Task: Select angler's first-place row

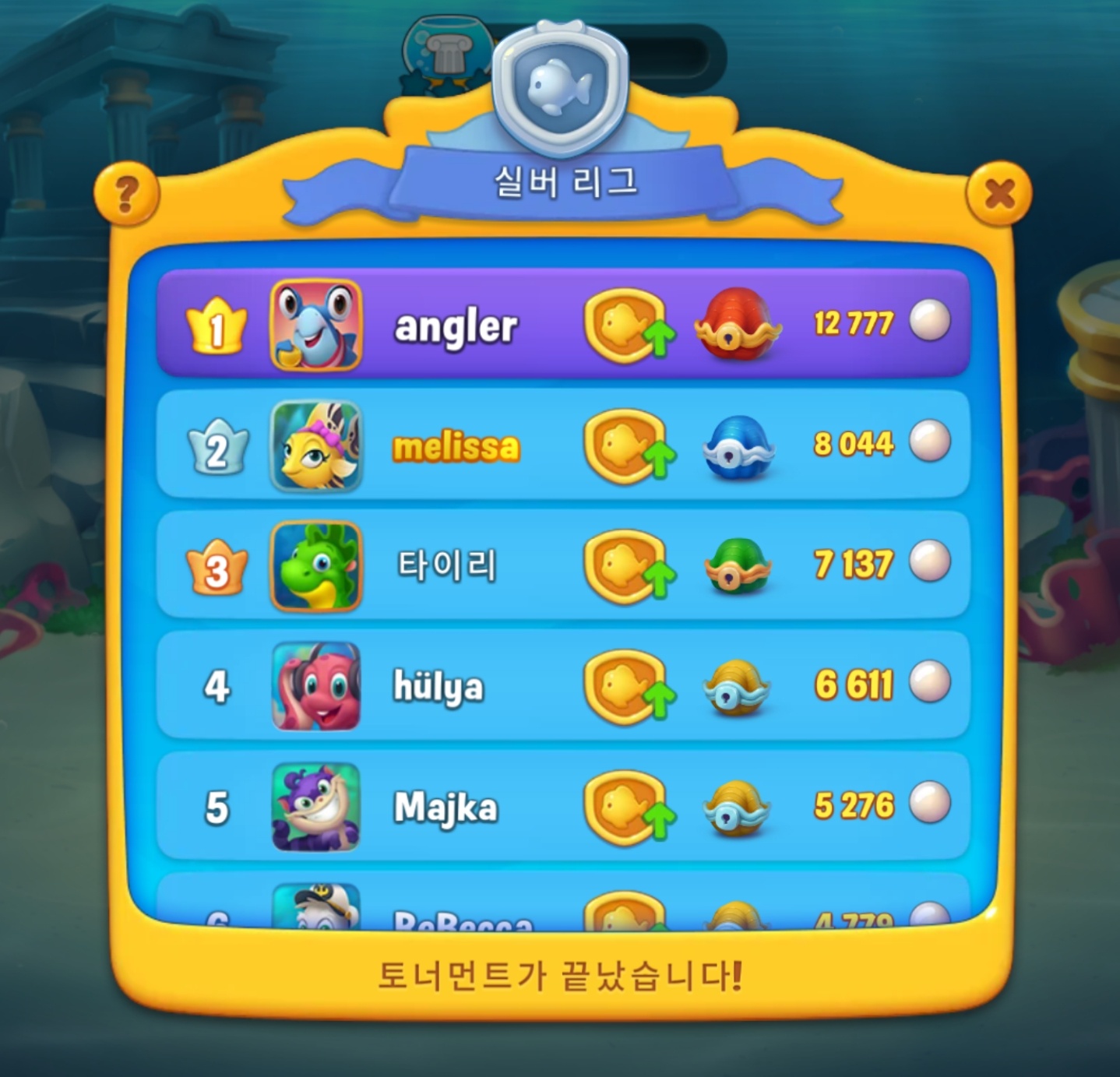Action: coord(545,324)
